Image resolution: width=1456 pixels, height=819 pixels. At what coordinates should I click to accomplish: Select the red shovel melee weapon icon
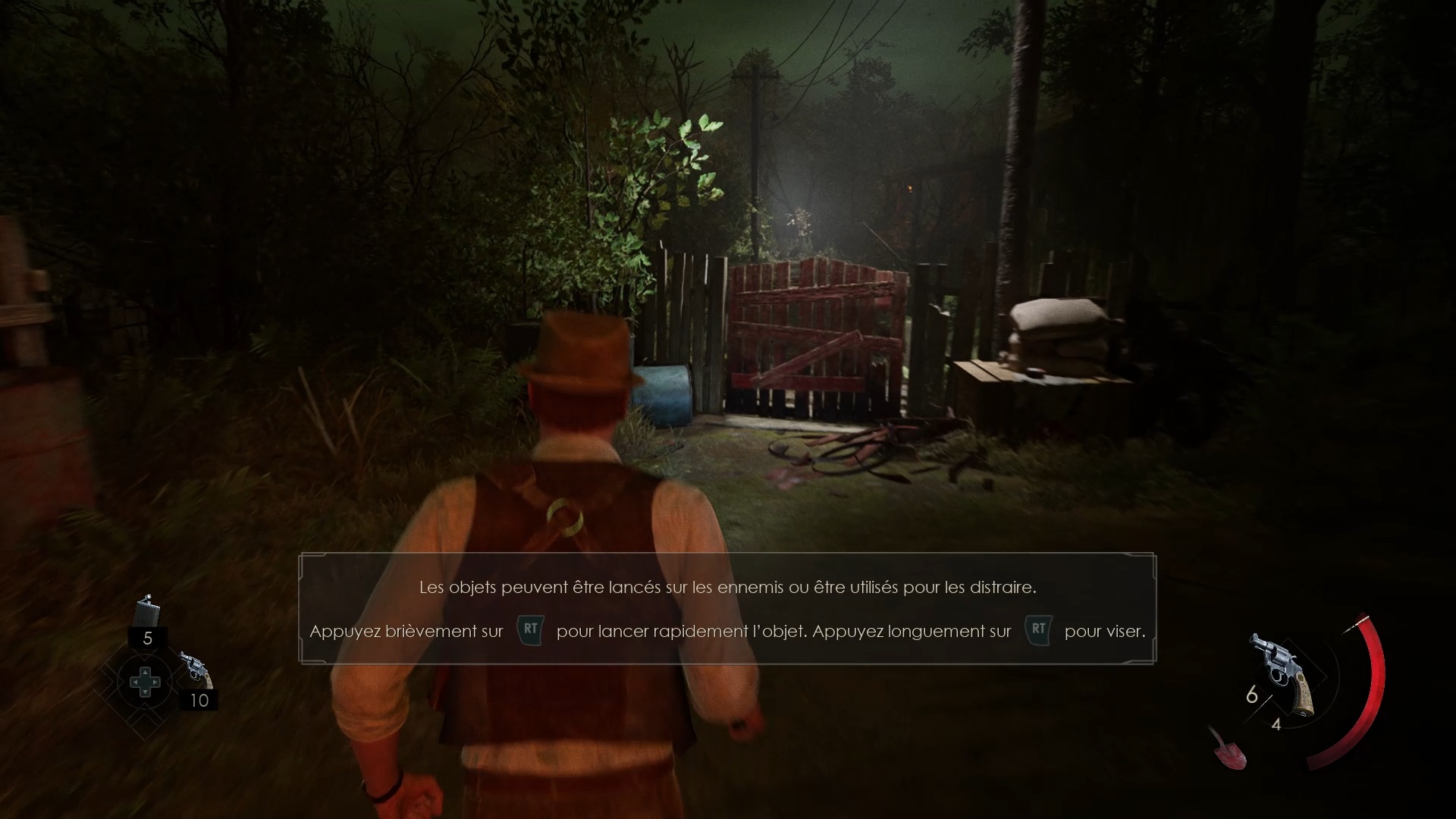[1226, 748]
